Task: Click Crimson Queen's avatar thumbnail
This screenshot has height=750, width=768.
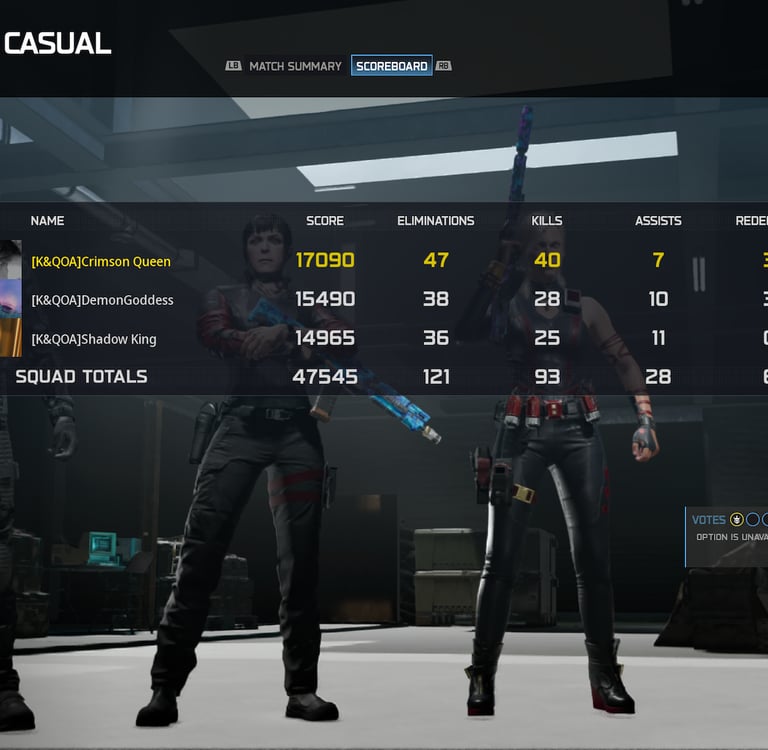Action: pyautogui.click(x=10, y=260)
